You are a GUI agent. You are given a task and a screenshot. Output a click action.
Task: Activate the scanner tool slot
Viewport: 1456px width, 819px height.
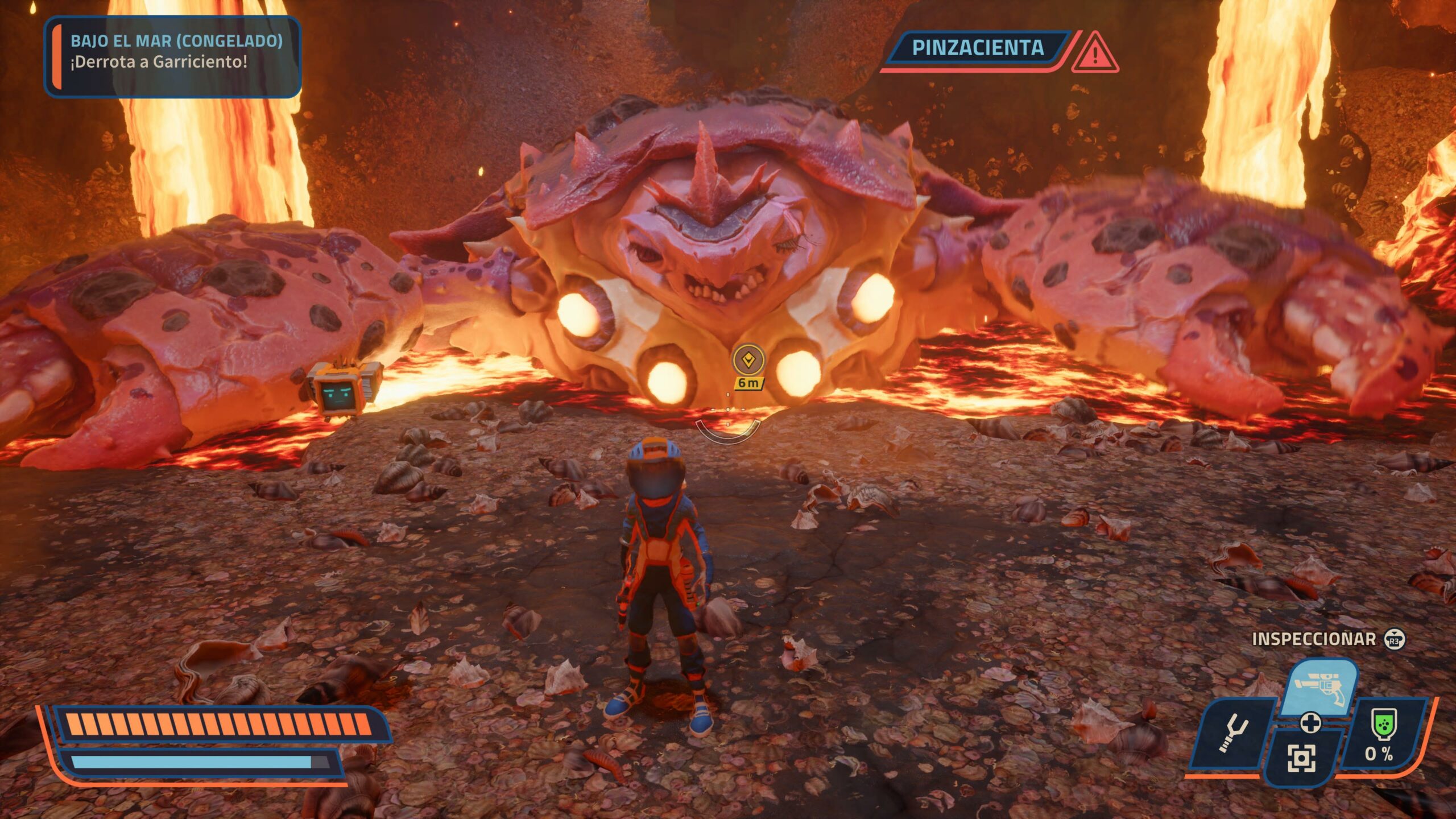click(x=1301, y=758)
